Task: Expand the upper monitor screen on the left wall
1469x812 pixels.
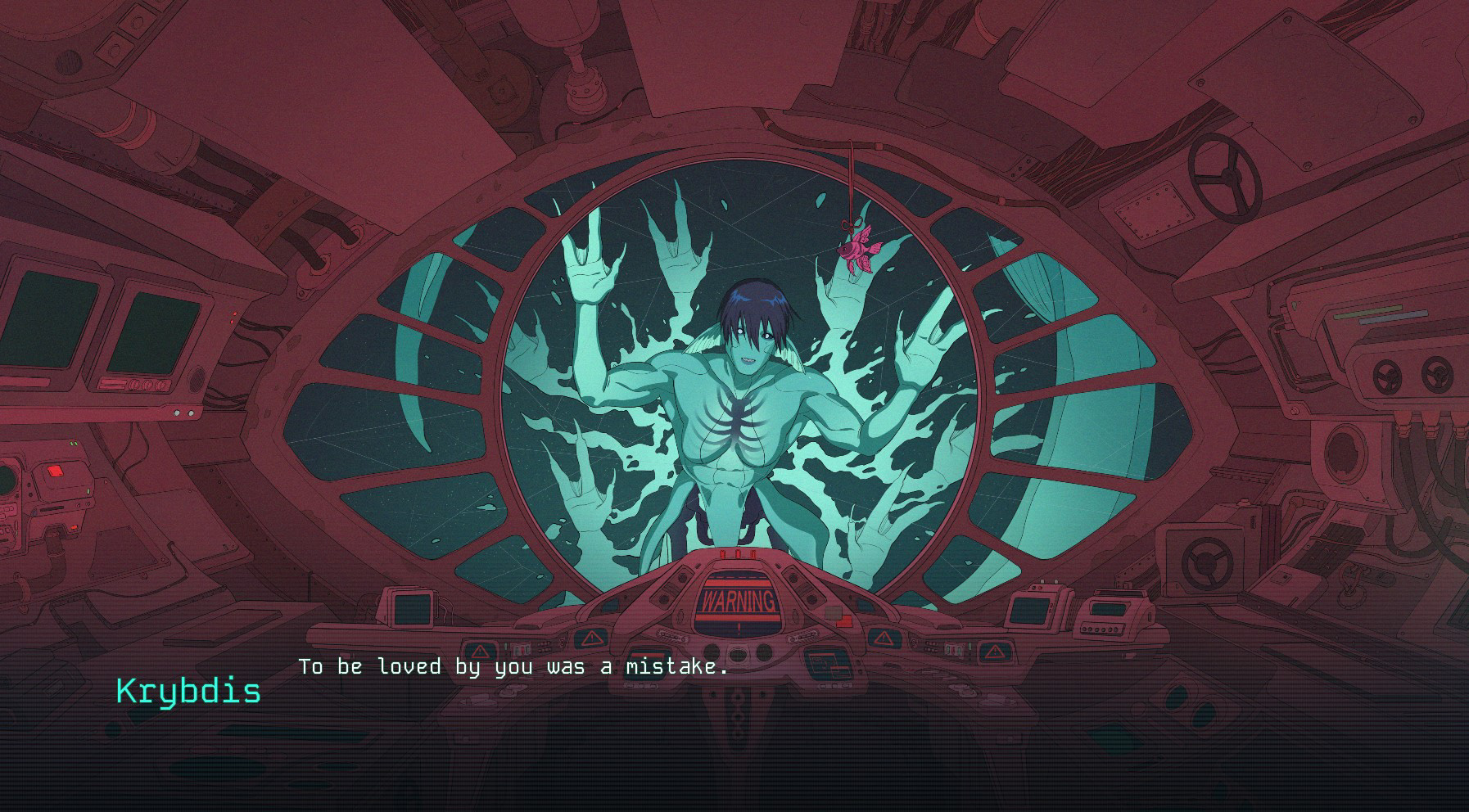Action: pyautogui.click(x=51, y=319)
